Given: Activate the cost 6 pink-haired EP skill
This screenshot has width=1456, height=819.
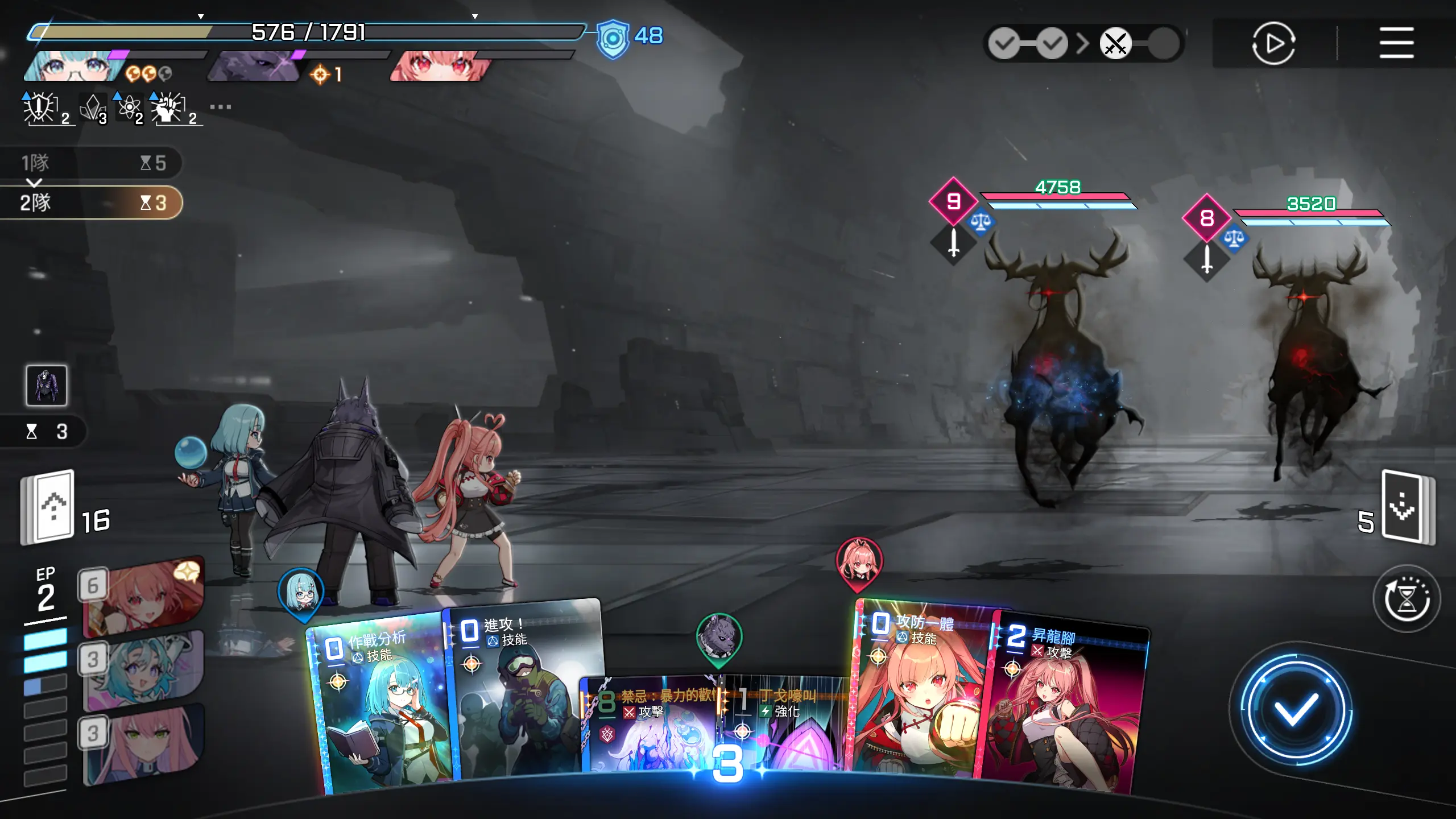Looking at the screenshot, I should click(x=142, y=597).
